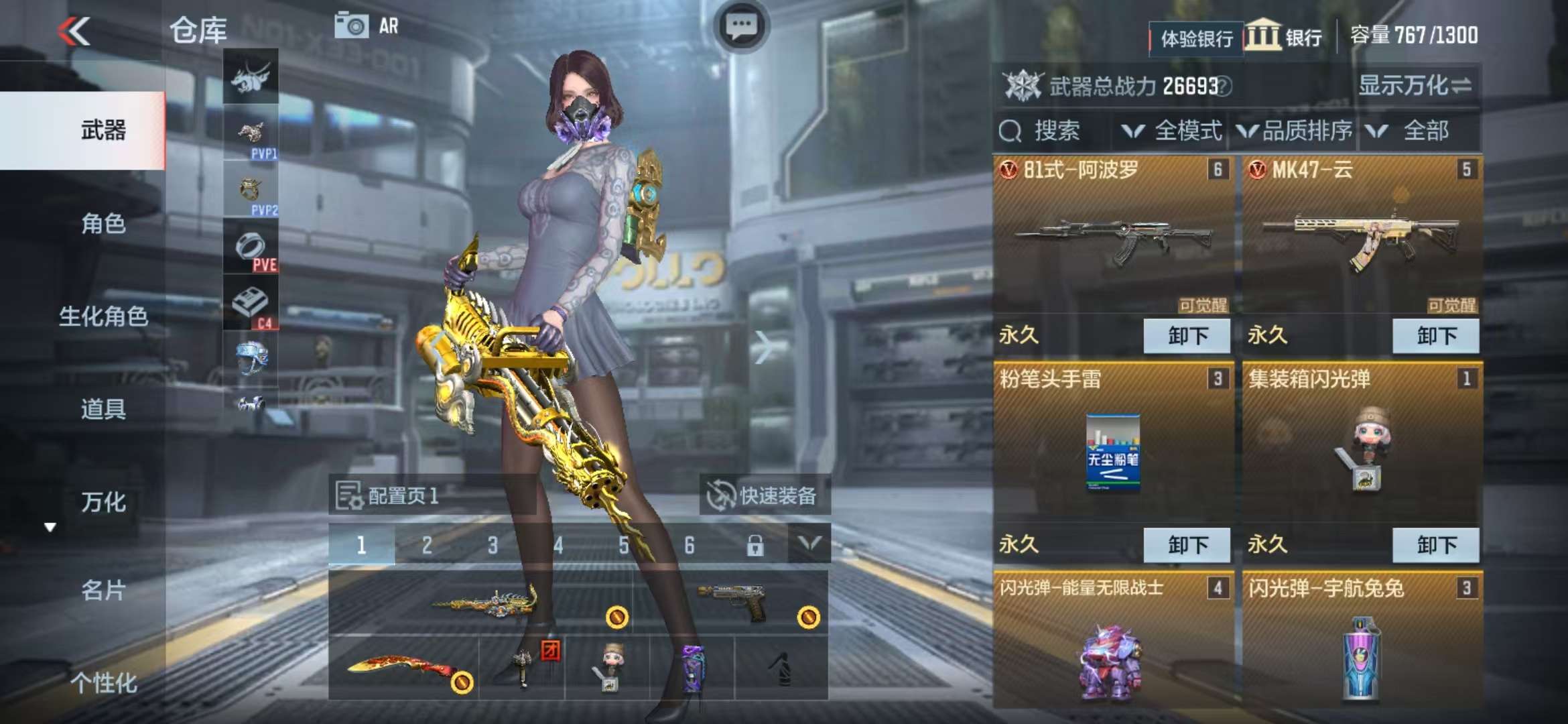
Task: Switch to loadout page 3
Action: coord(493,545)
